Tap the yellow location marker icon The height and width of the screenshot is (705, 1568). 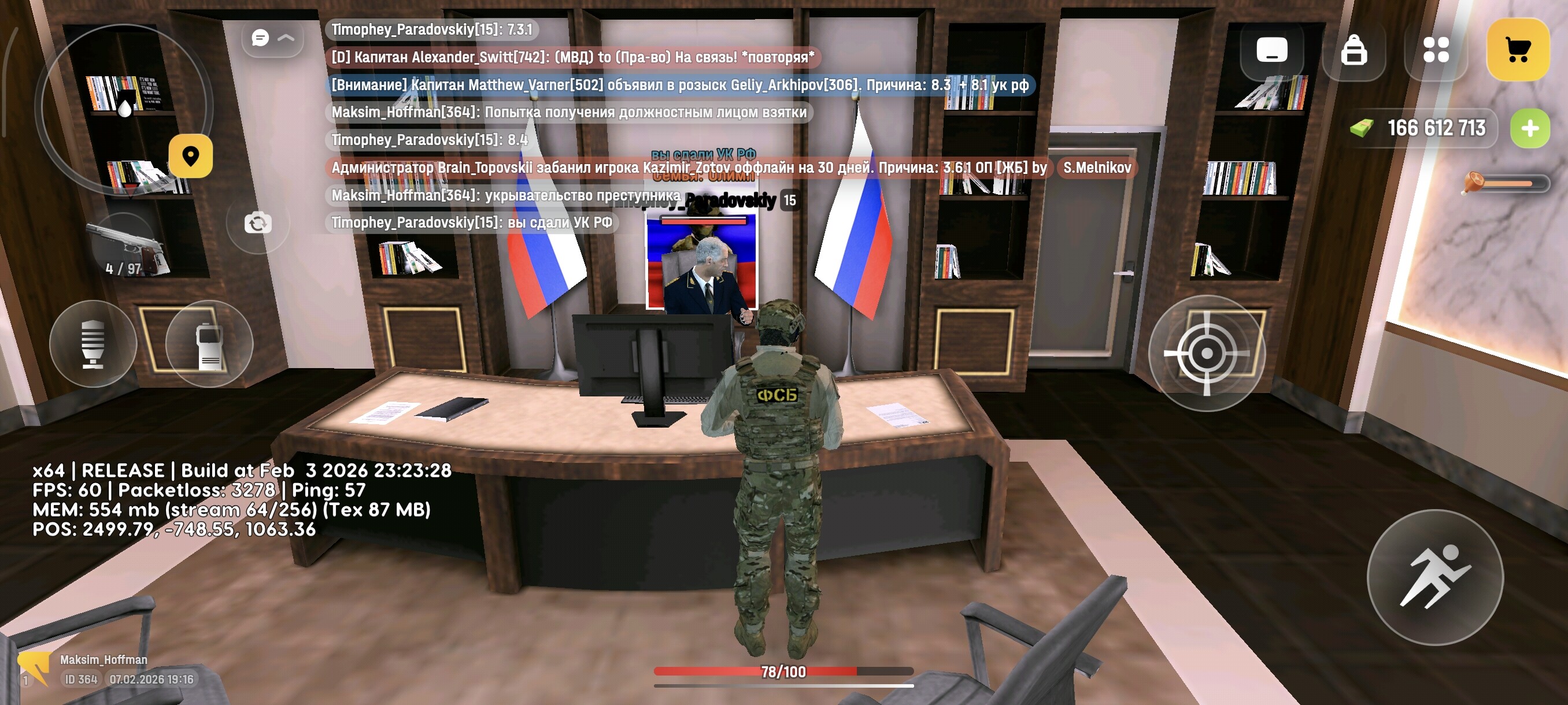point(192,157)
